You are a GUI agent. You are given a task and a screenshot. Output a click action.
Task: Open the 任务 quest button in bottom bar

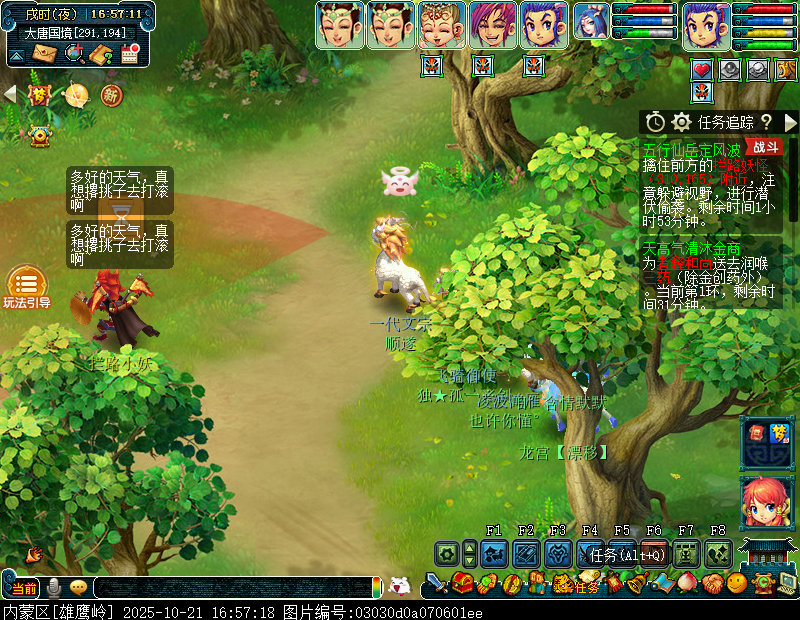(x=587, y=586)
